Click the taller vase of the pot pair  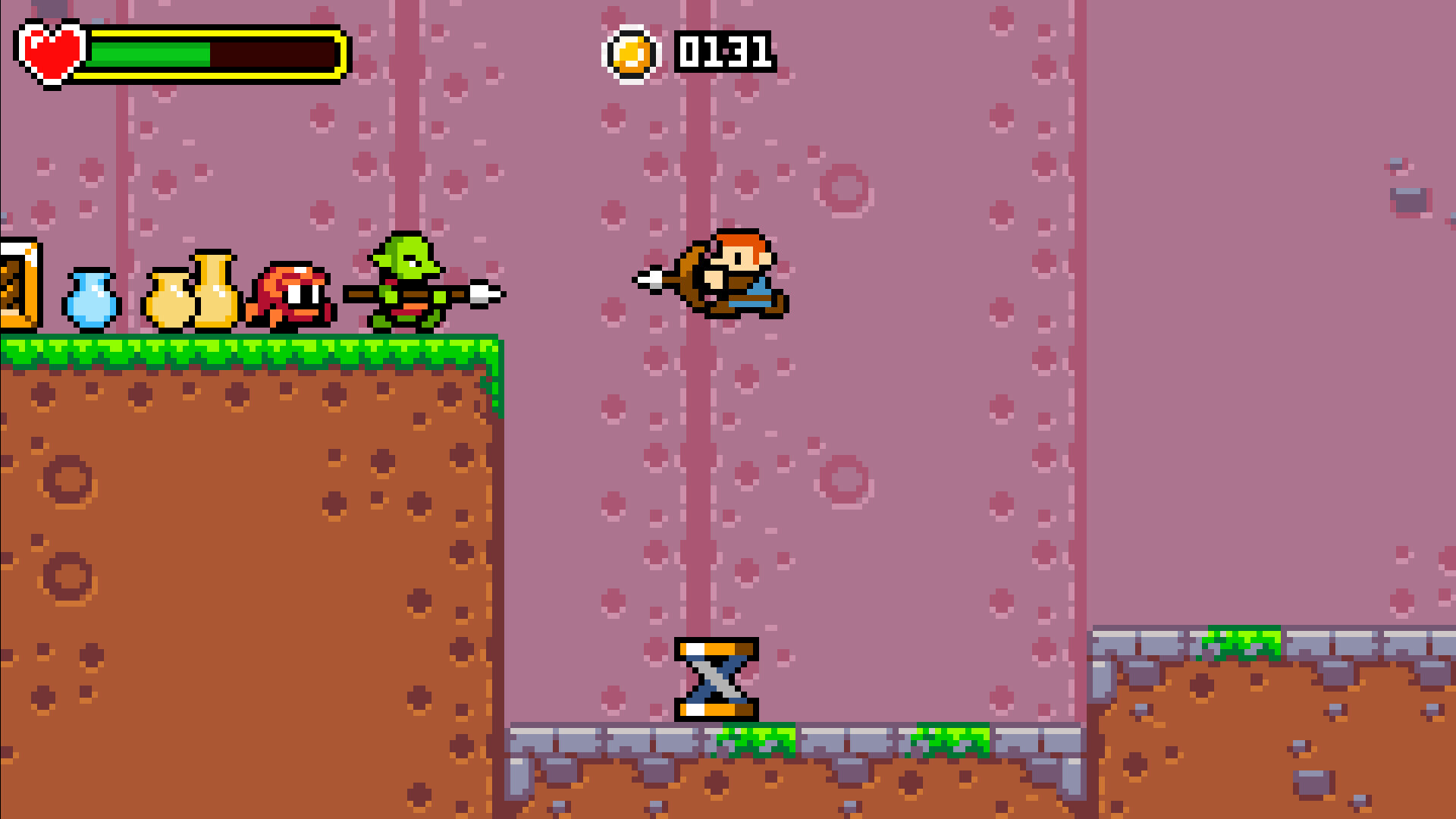[x=216, y=288]
